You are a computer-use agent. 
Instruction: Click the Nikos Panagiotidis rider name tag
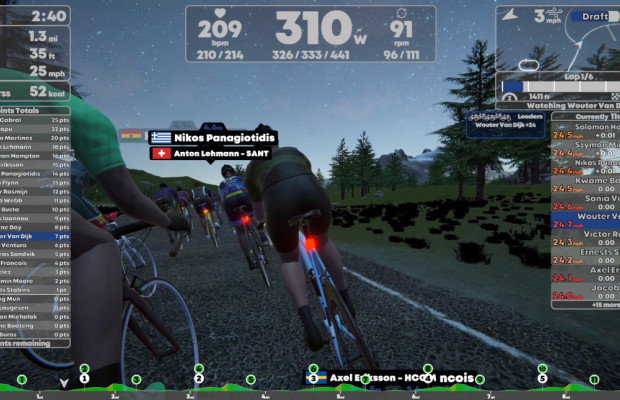pos(212,137)
